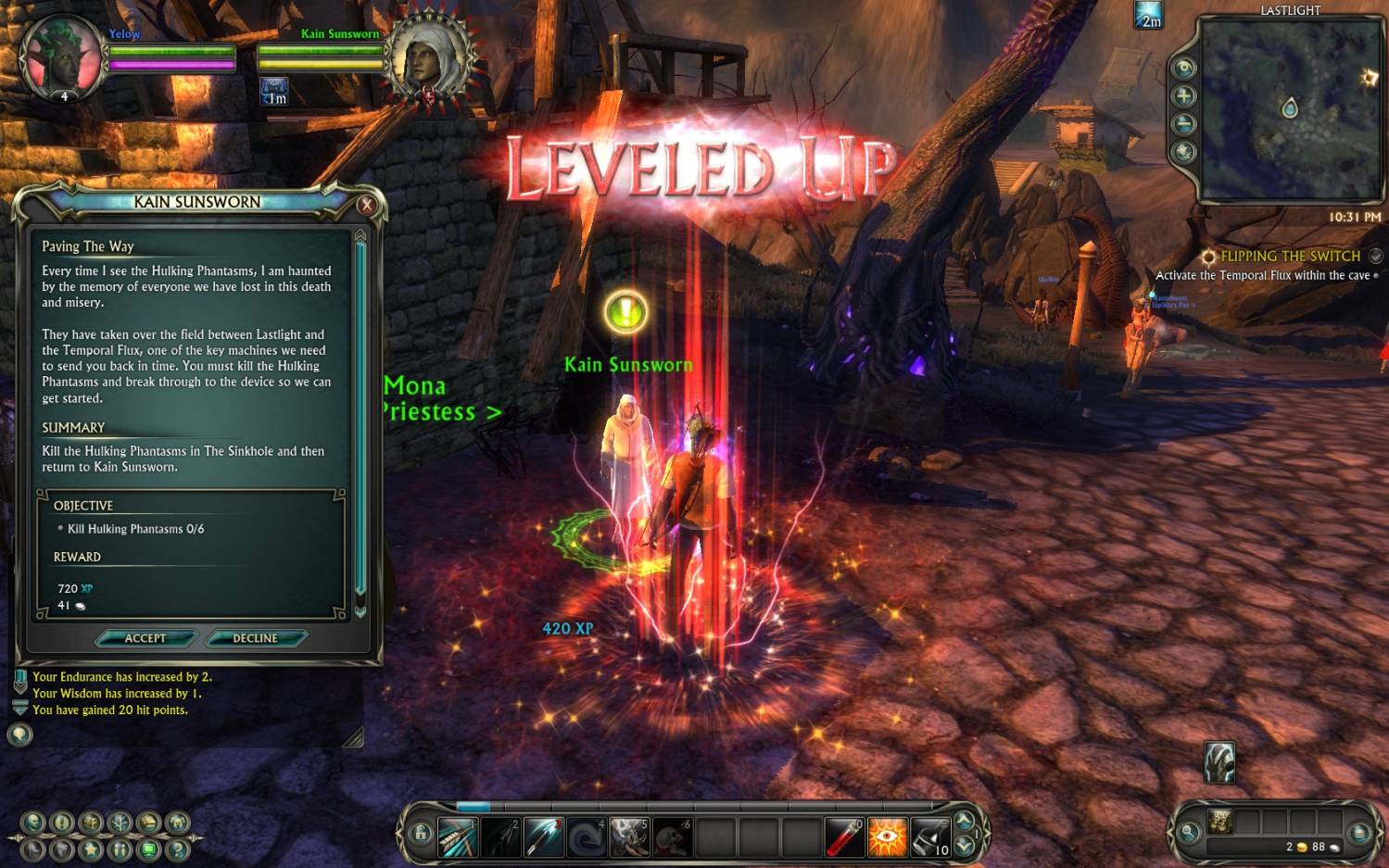Close the Kain Sunsworn quest window
This screenshot has height=868, width=1389.
[x=367, y=205]
